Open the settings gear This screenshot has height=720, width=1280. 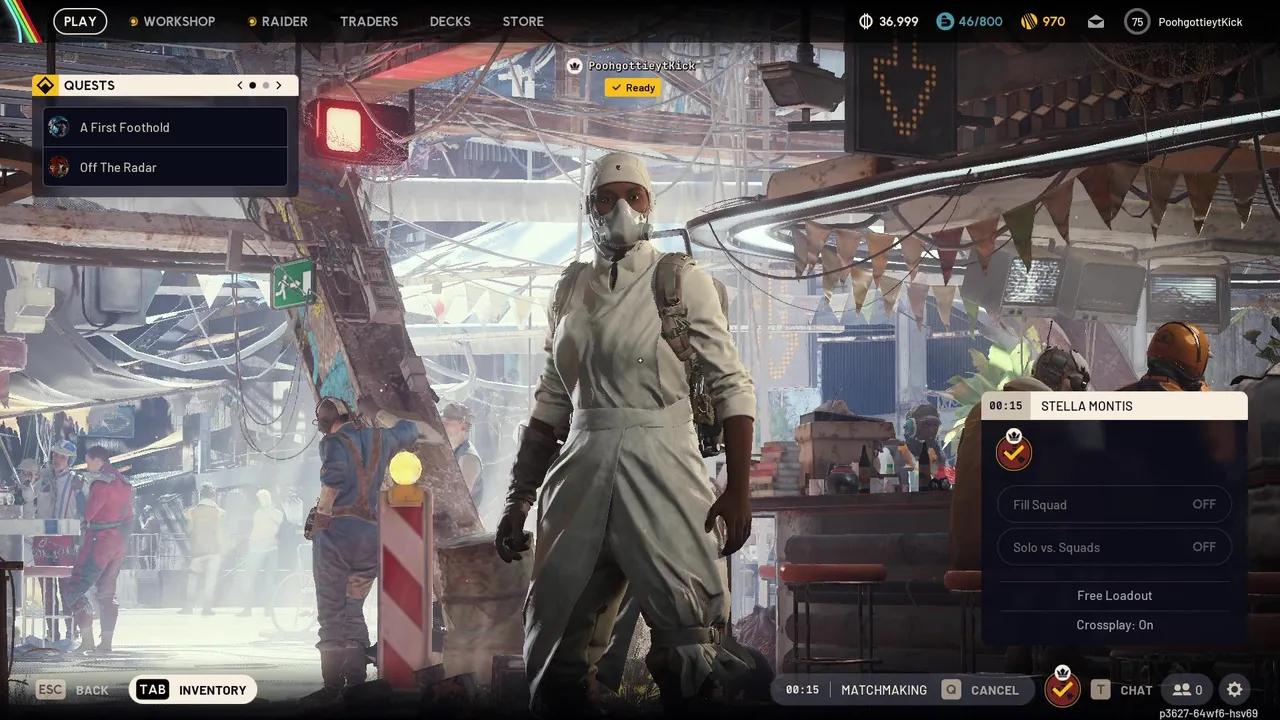(x=1235, y=690)
